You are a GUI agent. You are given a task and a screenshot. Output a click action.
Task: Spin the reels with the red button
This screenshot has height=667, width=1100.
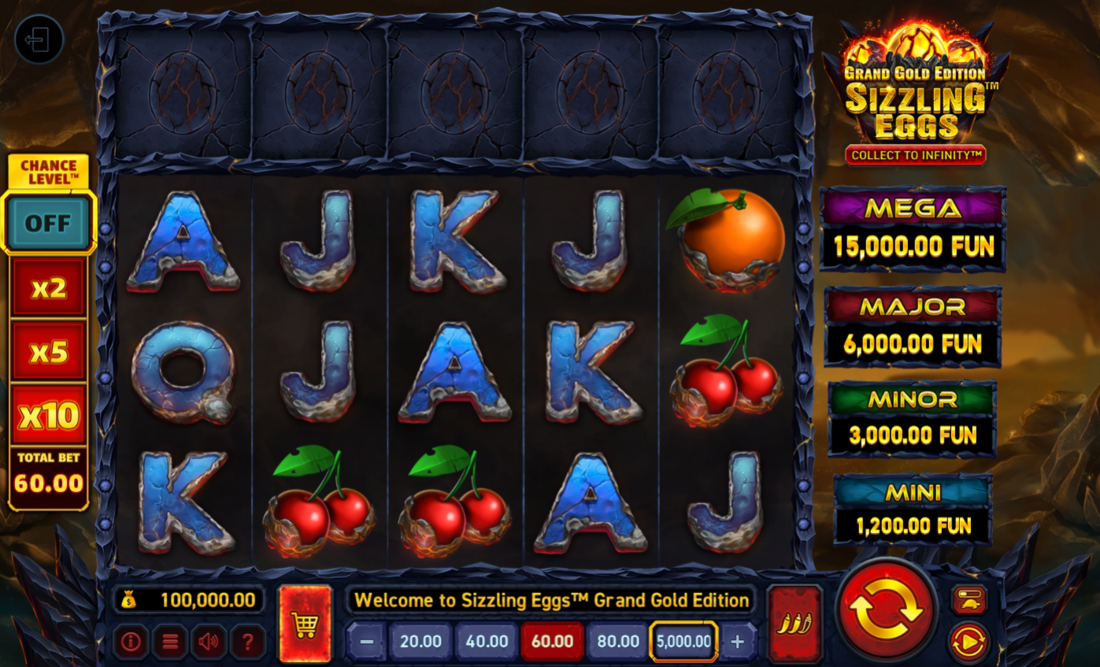[886, 611]
